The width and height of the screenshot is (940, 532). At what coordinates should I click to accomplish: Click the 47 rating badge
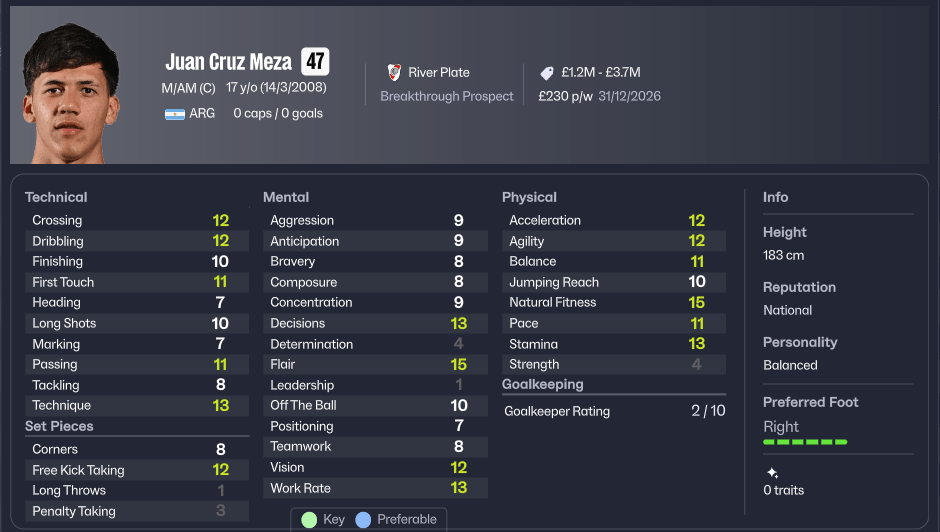(x=315, y=61)
